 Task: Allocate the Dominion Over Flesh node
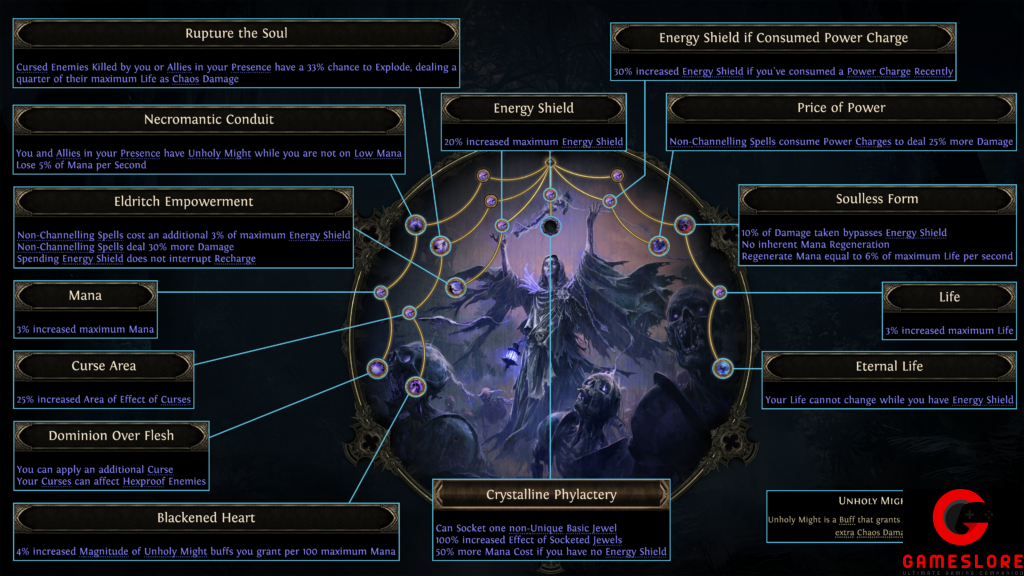[x=377, y=368]
